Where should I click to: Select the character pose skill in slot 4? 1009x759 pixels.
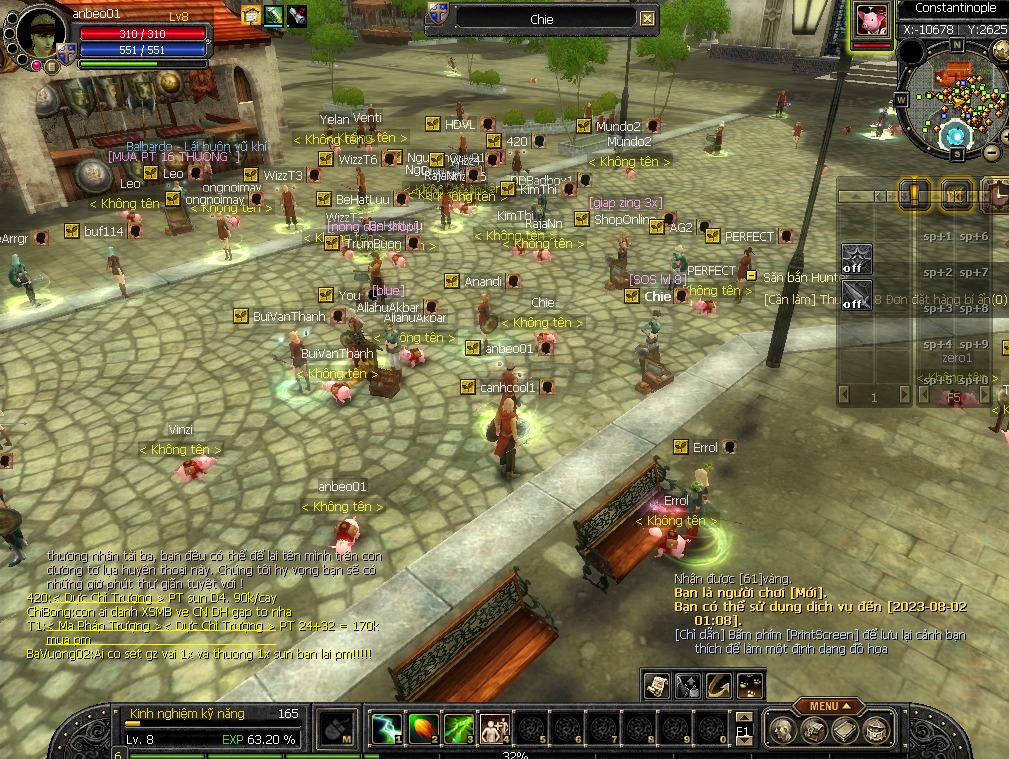494,729
